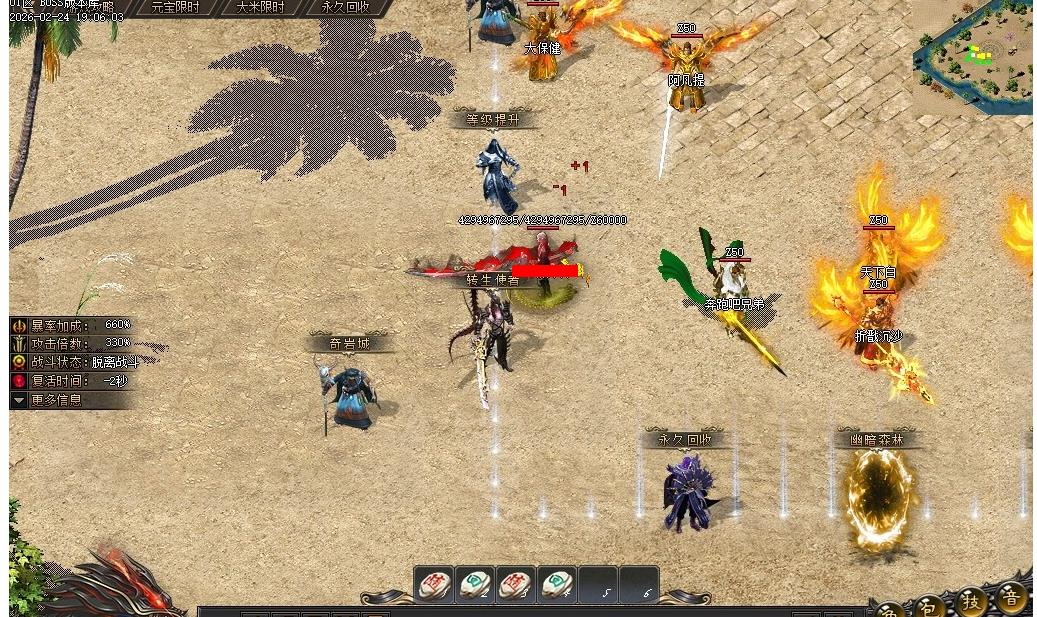Use the green tile in hotbar slot 2
This screenshot has width=1037, height=617.
(475, 584)
